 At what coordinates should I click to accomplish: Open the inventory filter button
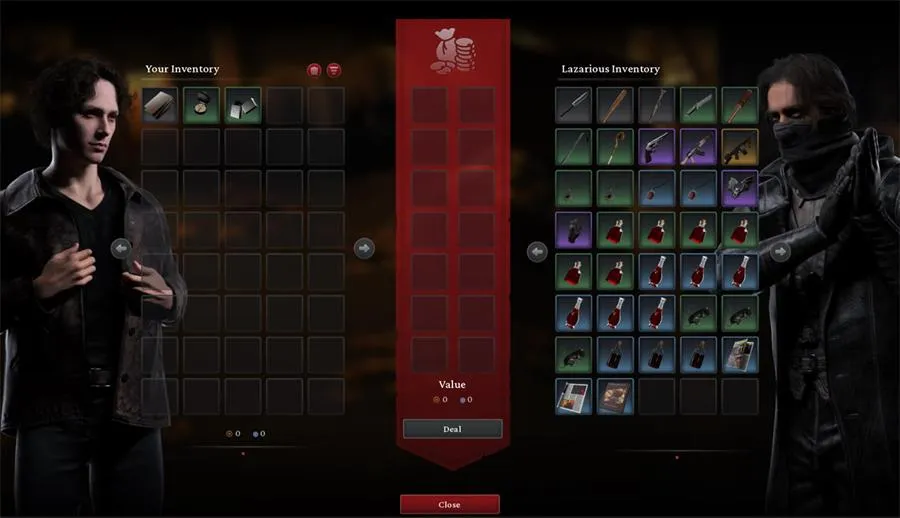(x=334, y=70)
